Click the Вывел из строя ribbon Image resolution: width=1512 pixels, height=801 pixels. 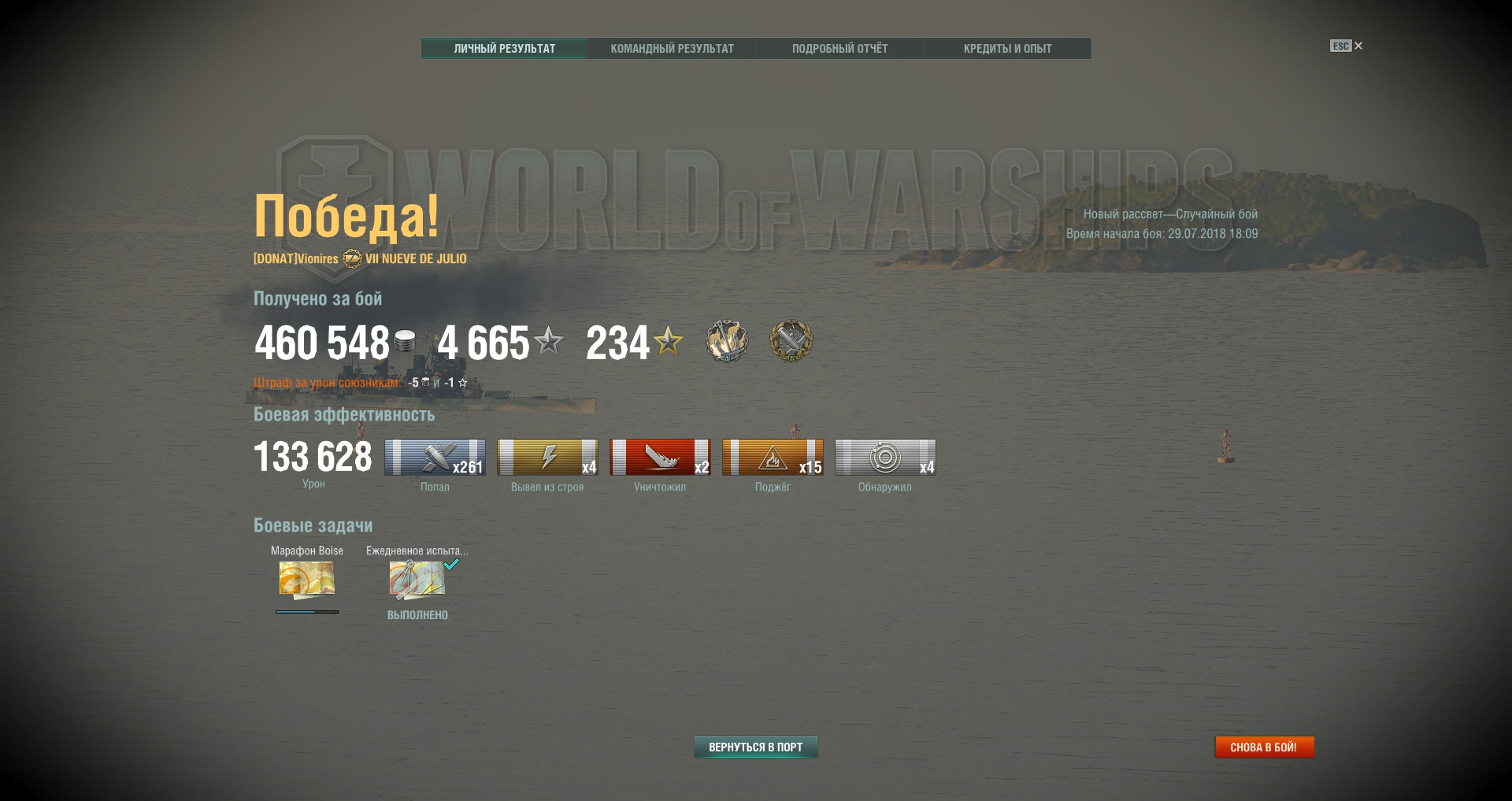tap(547, 458)
